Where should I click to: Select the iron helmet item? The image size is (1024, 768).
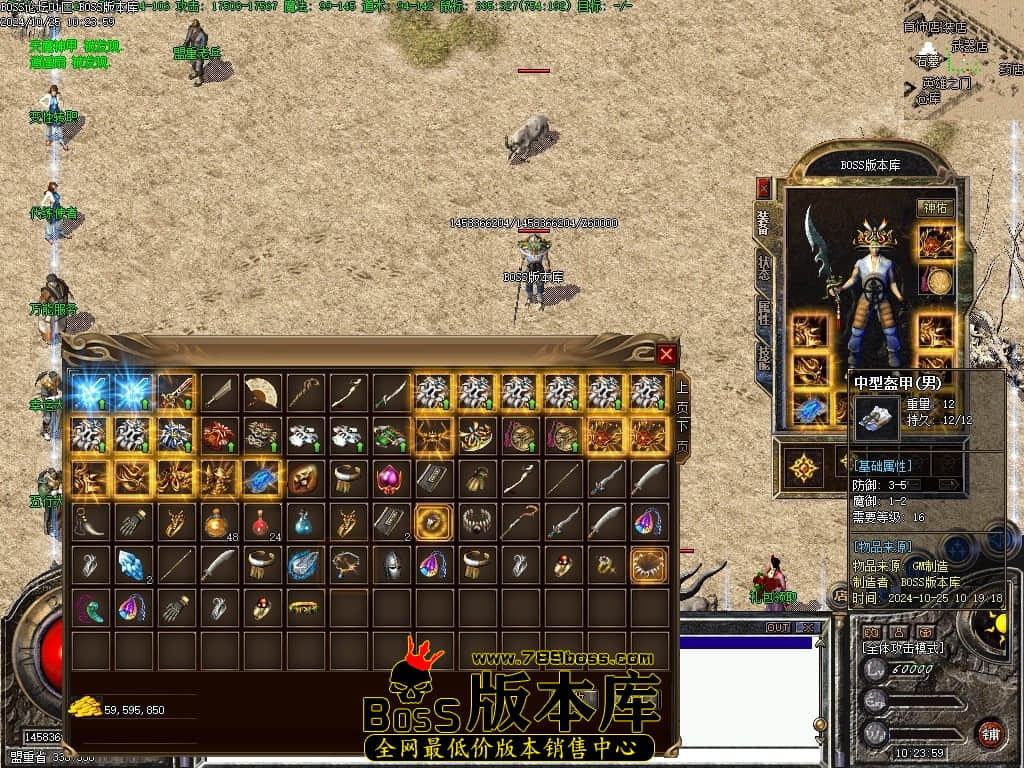tap(390, 564)
